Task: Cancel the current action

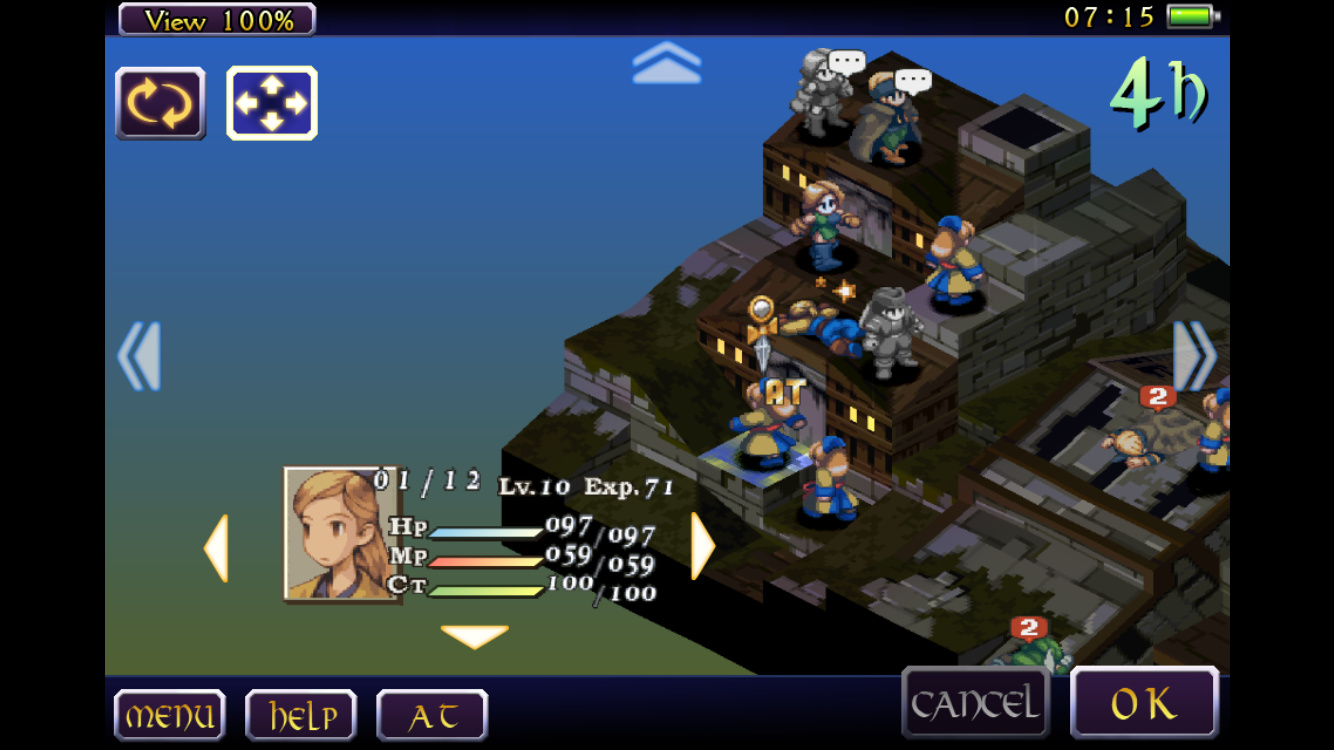Action: (x=975, y=704)
